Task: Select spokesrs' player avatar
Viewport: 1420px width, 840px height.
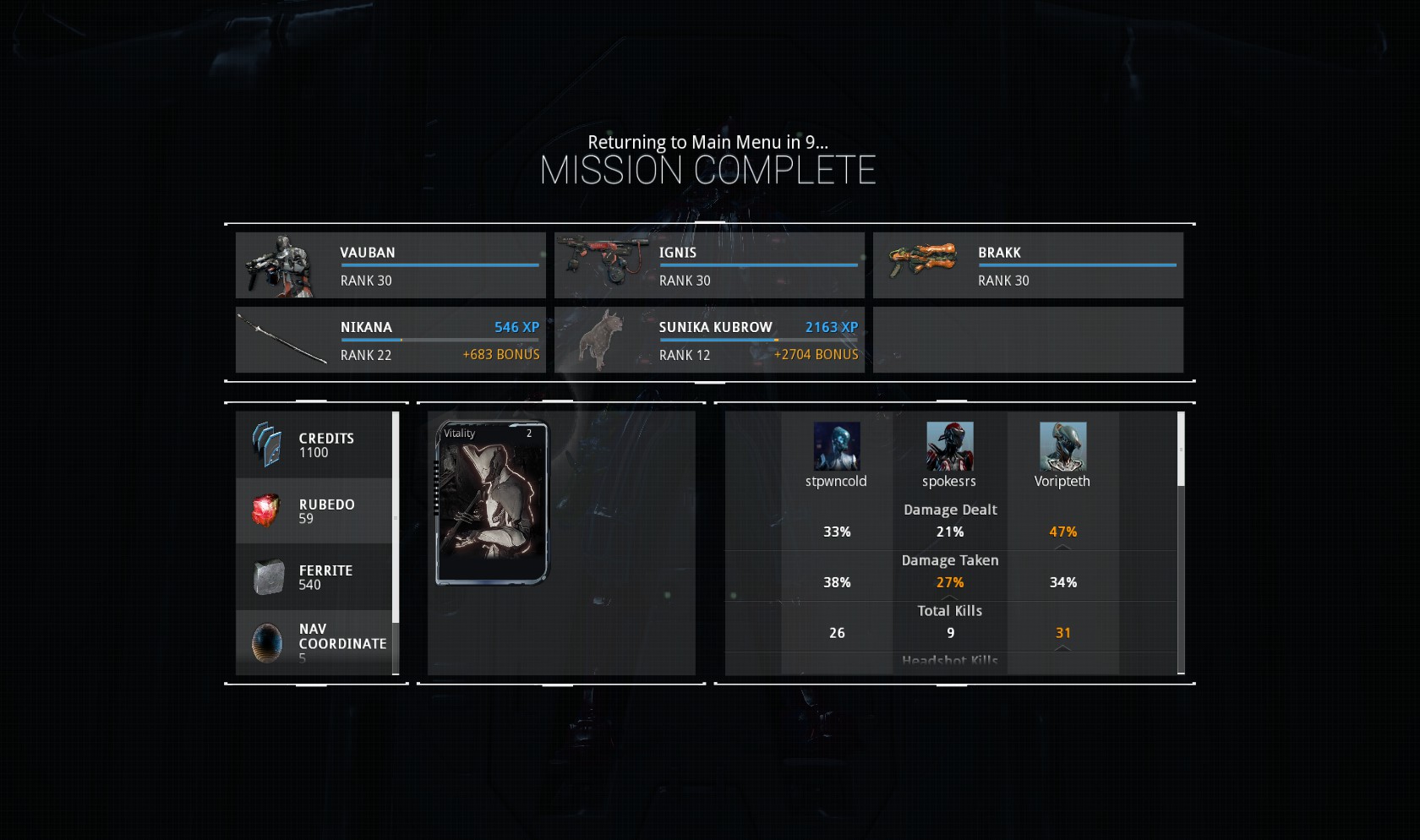Action: 949,446
